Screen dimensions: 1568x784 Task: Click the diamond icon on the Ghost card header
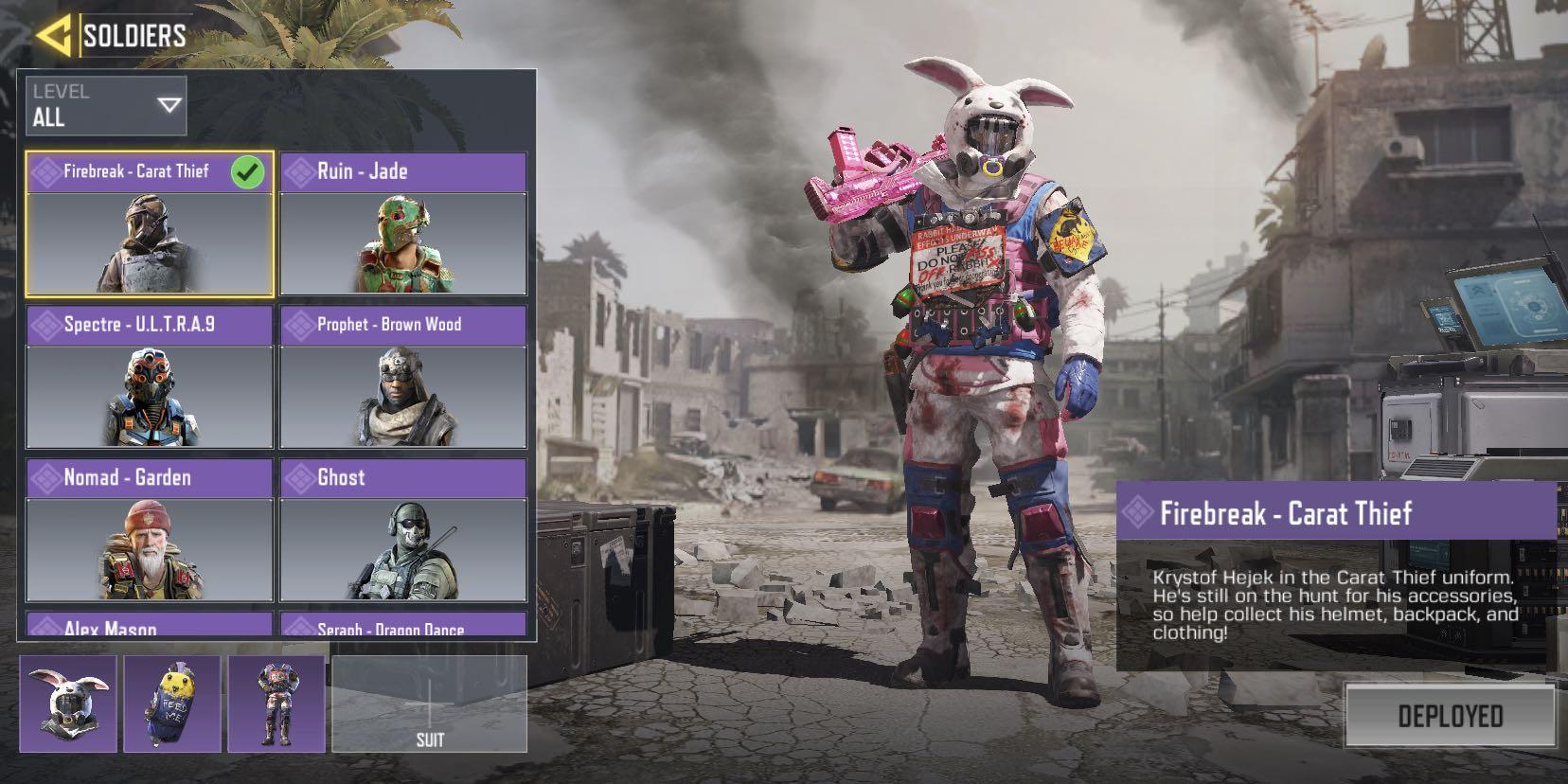coord(302,478)
